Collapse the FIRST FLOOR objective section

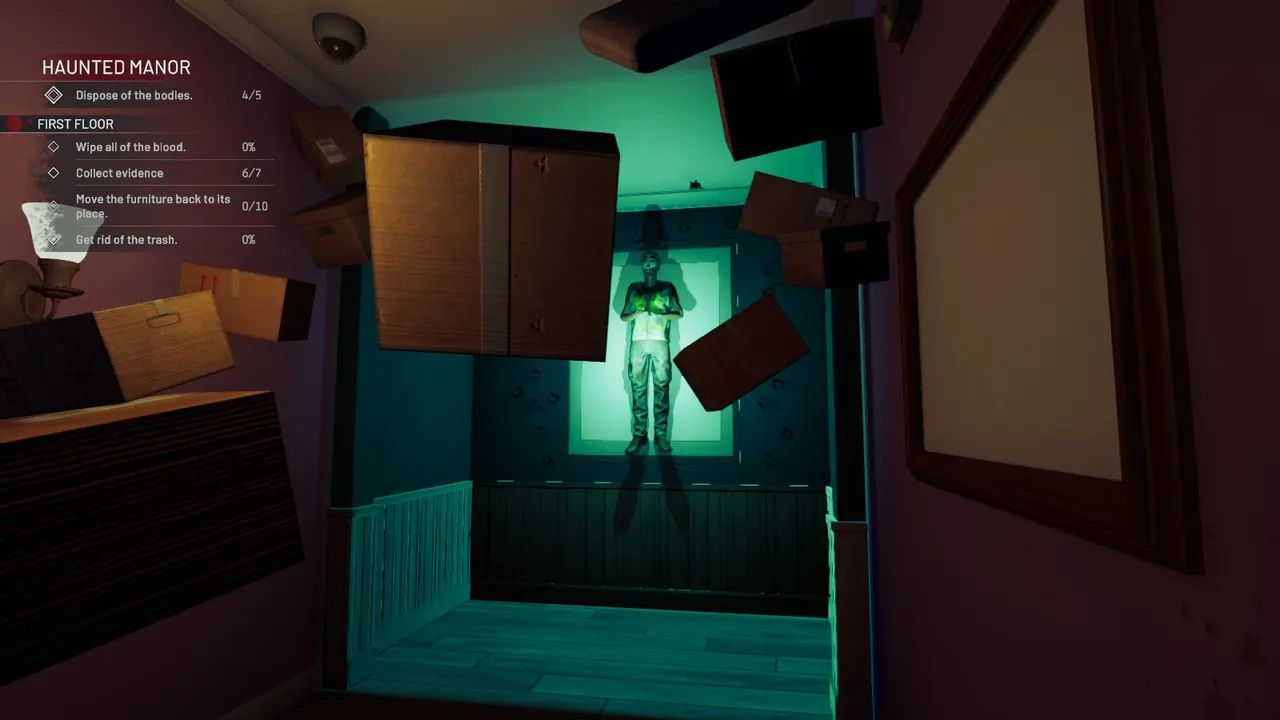[75, 124]
